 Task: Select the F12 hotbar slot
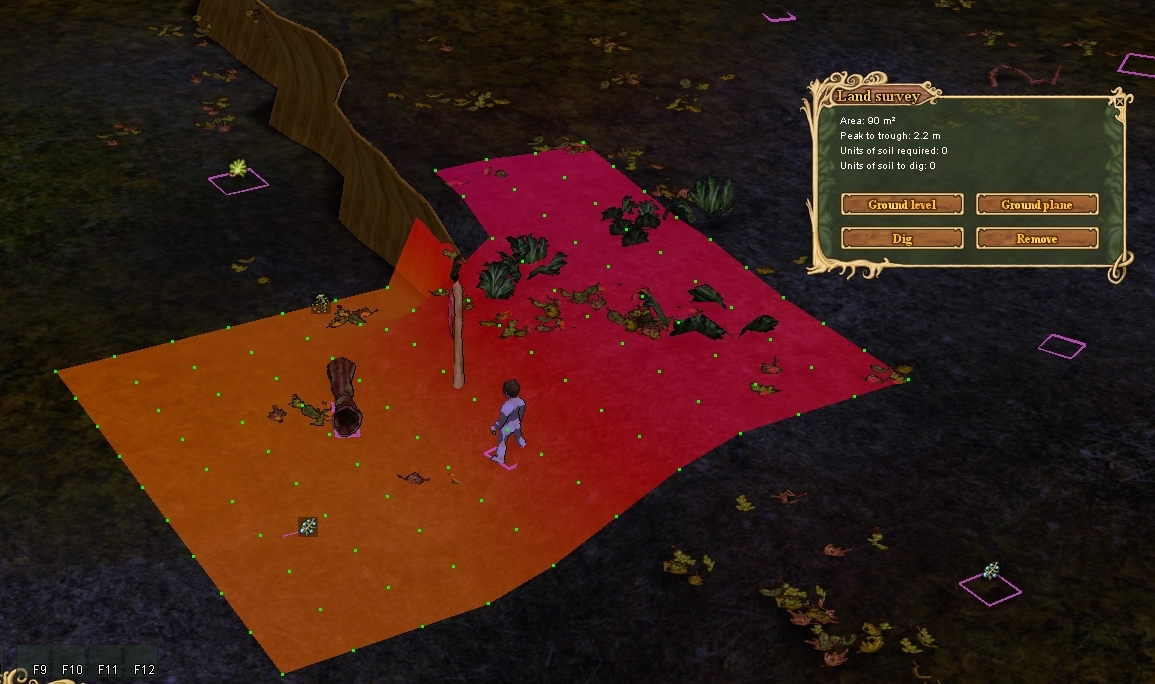click(x=145, y=668)
